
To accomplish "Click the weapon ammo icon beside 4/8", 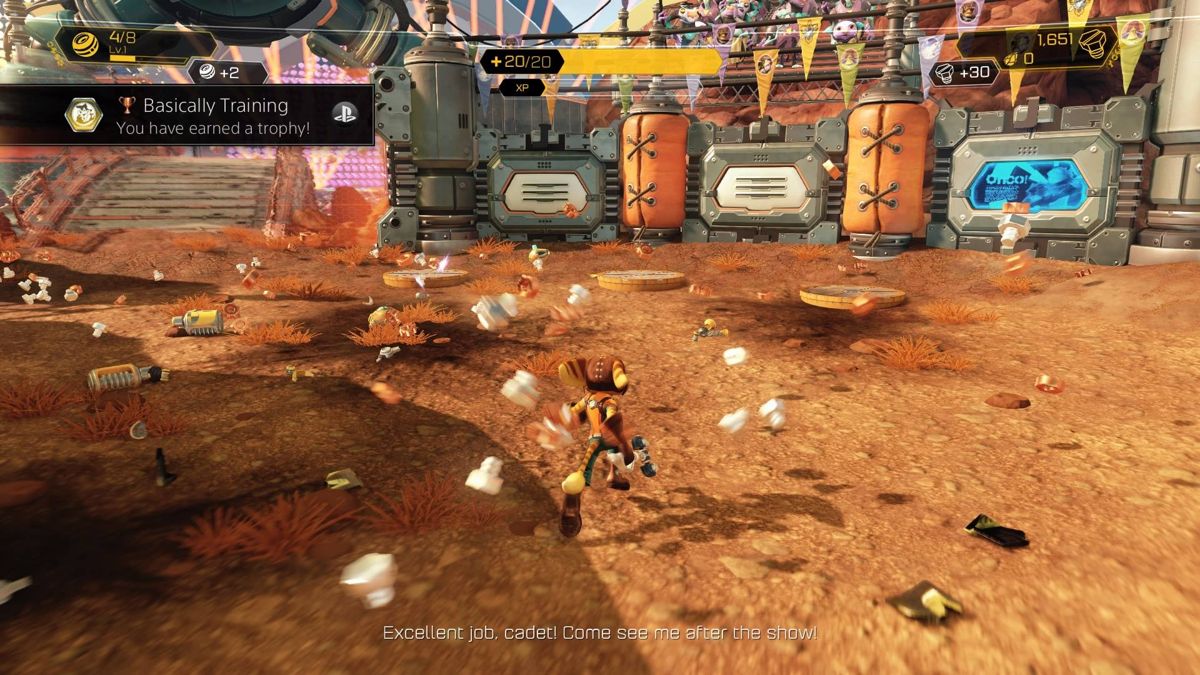I will [85, 45].
